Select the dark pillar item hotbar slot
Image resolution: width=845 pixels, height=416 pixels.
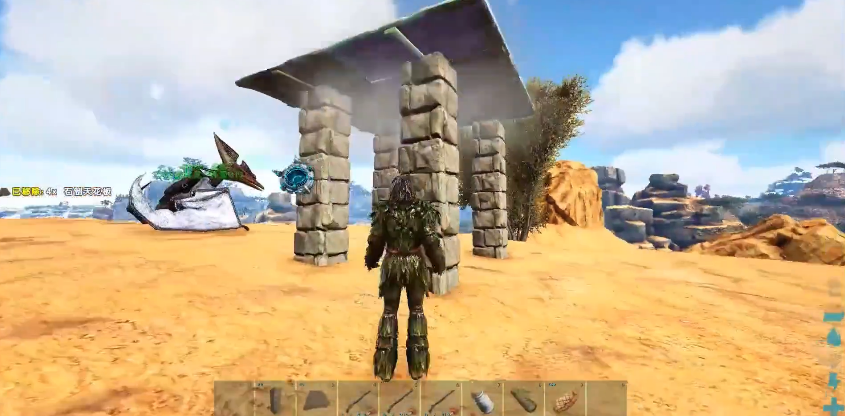tap(275, 399)
